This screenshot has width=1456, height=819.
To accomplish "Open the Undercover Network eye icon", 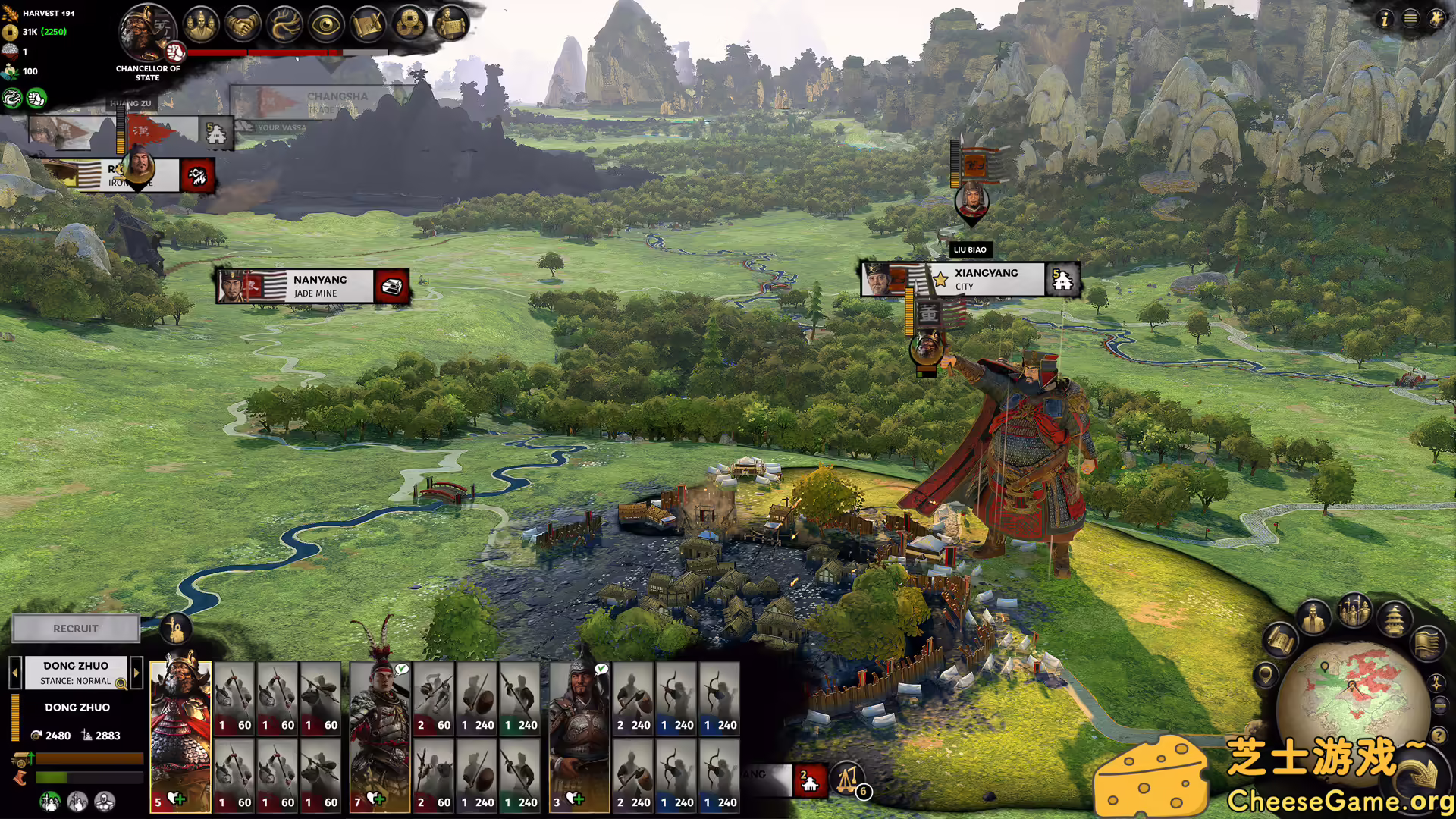I will click(x=325, y=24).
